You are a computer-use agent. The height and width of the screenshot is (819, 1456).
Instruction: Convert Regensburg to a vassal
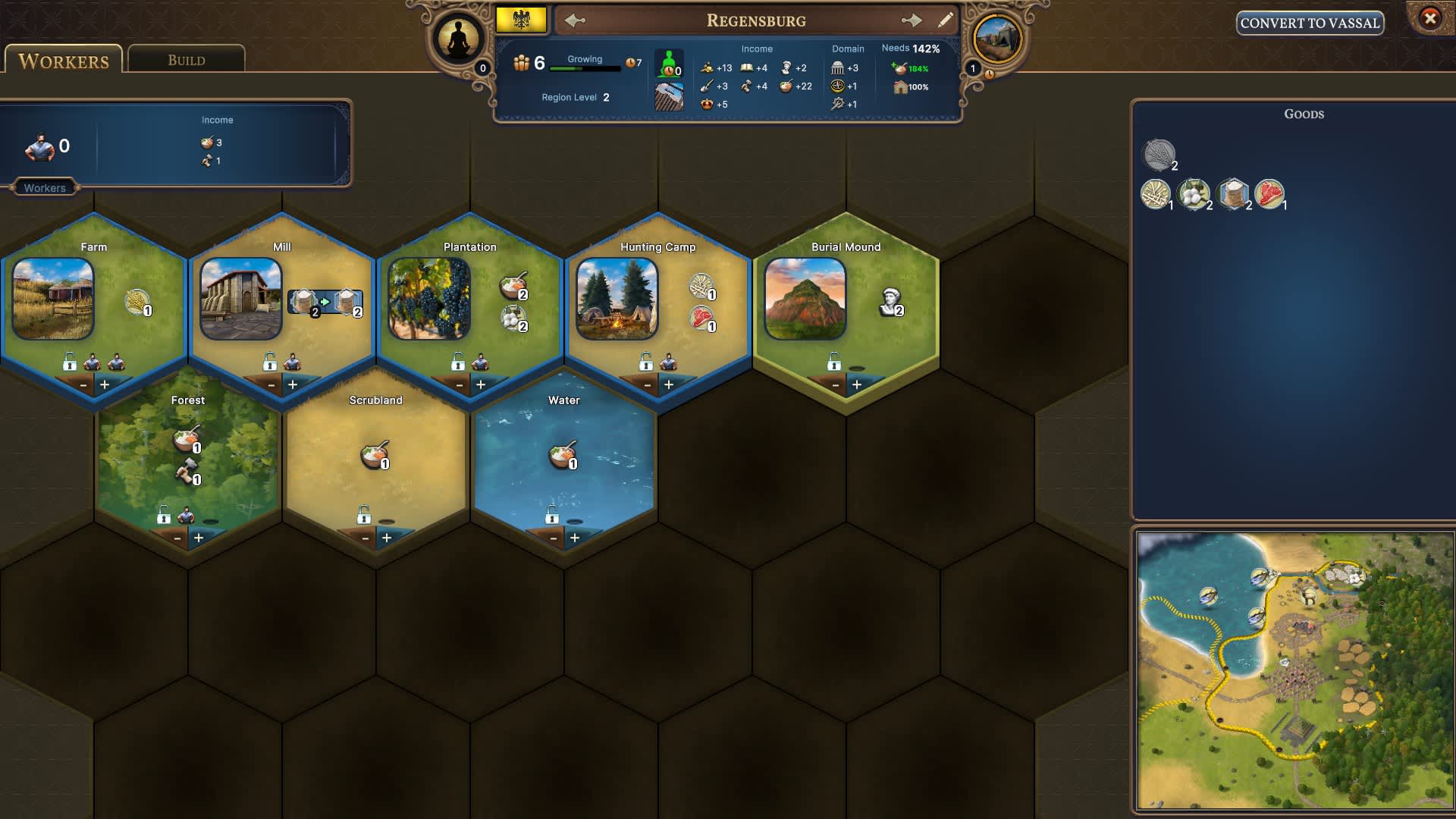[x=1310, y=23]
